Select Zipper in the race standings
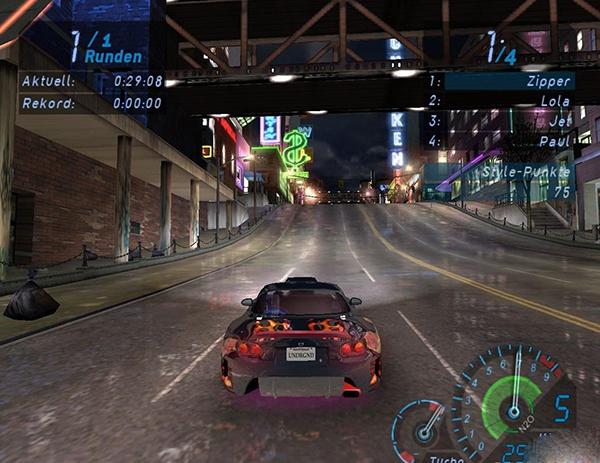The image size is (600, 463). tap(551, 81)
